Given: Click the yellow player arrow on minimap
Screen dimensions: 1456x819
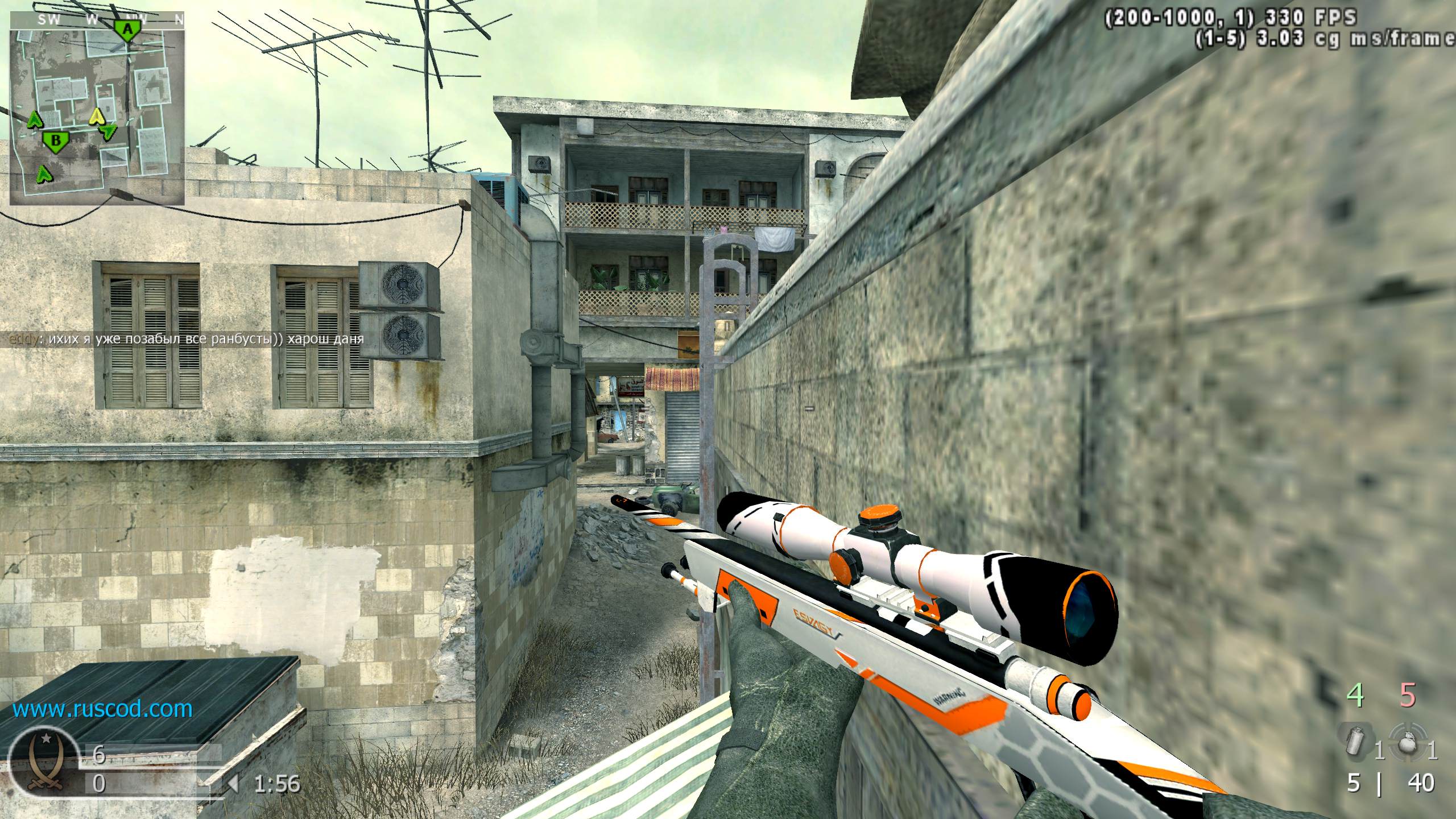Looking at the screenshot, I should [x=98, y=117].
